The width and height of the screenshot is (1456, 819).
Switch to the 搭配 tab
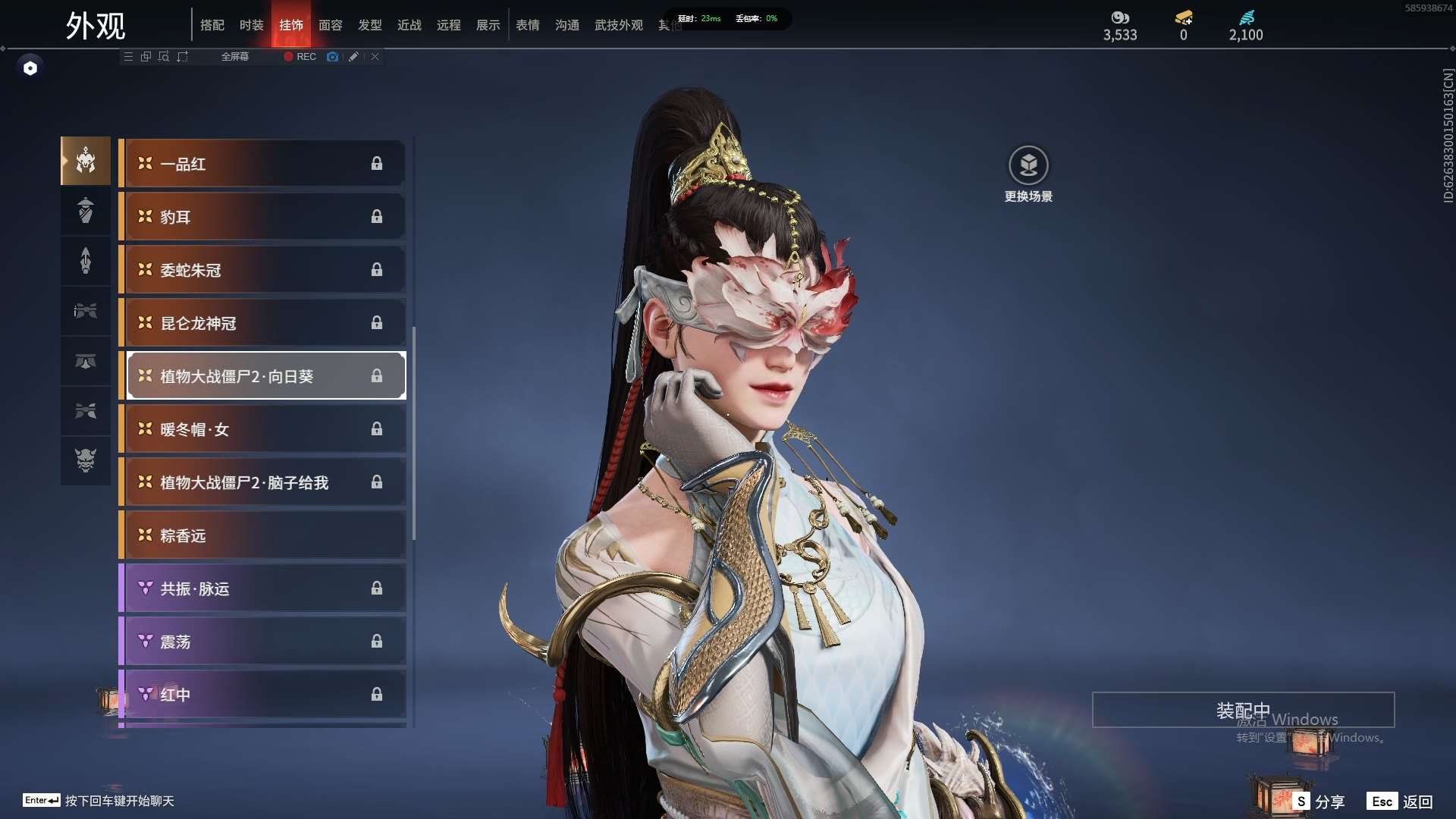[x=212, y=25]
